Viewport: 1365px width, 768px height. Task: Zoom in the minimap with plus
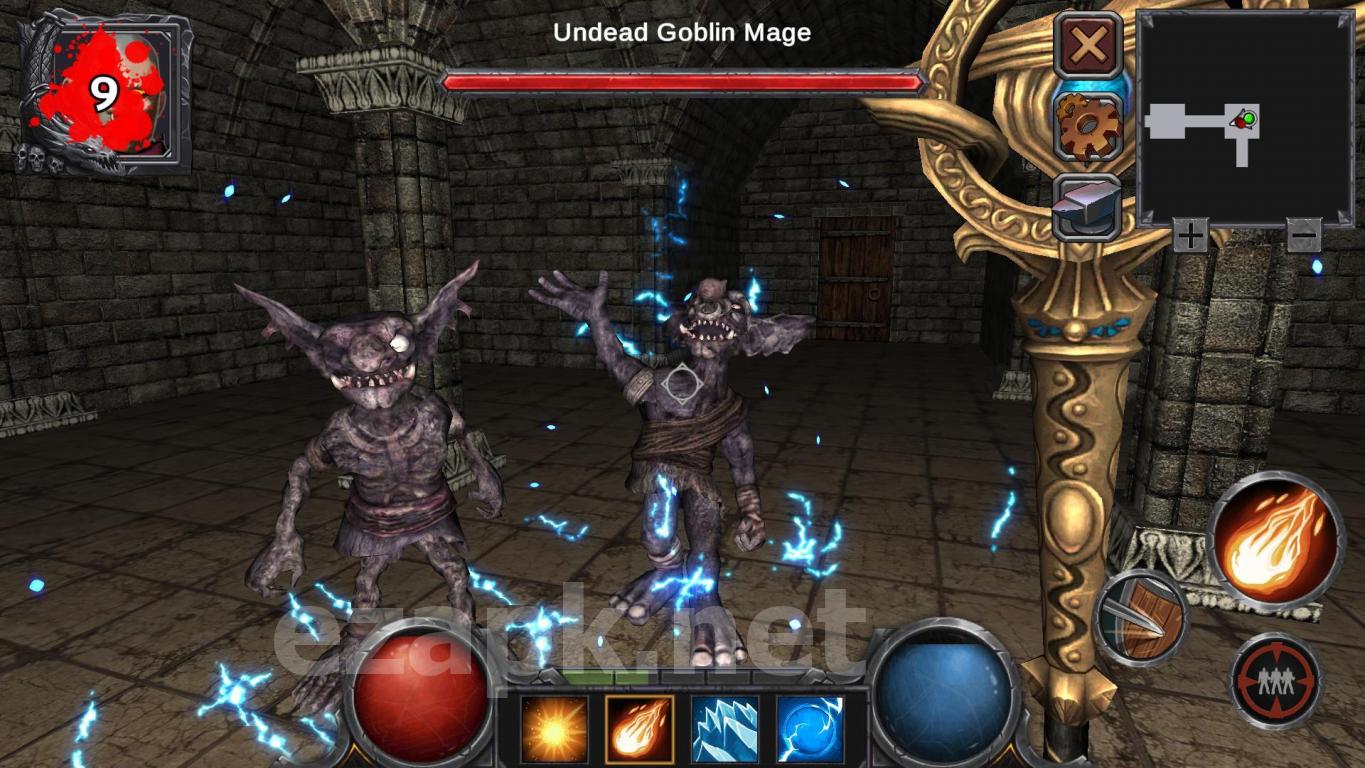pyautogui.click(x=1190, y=236)
